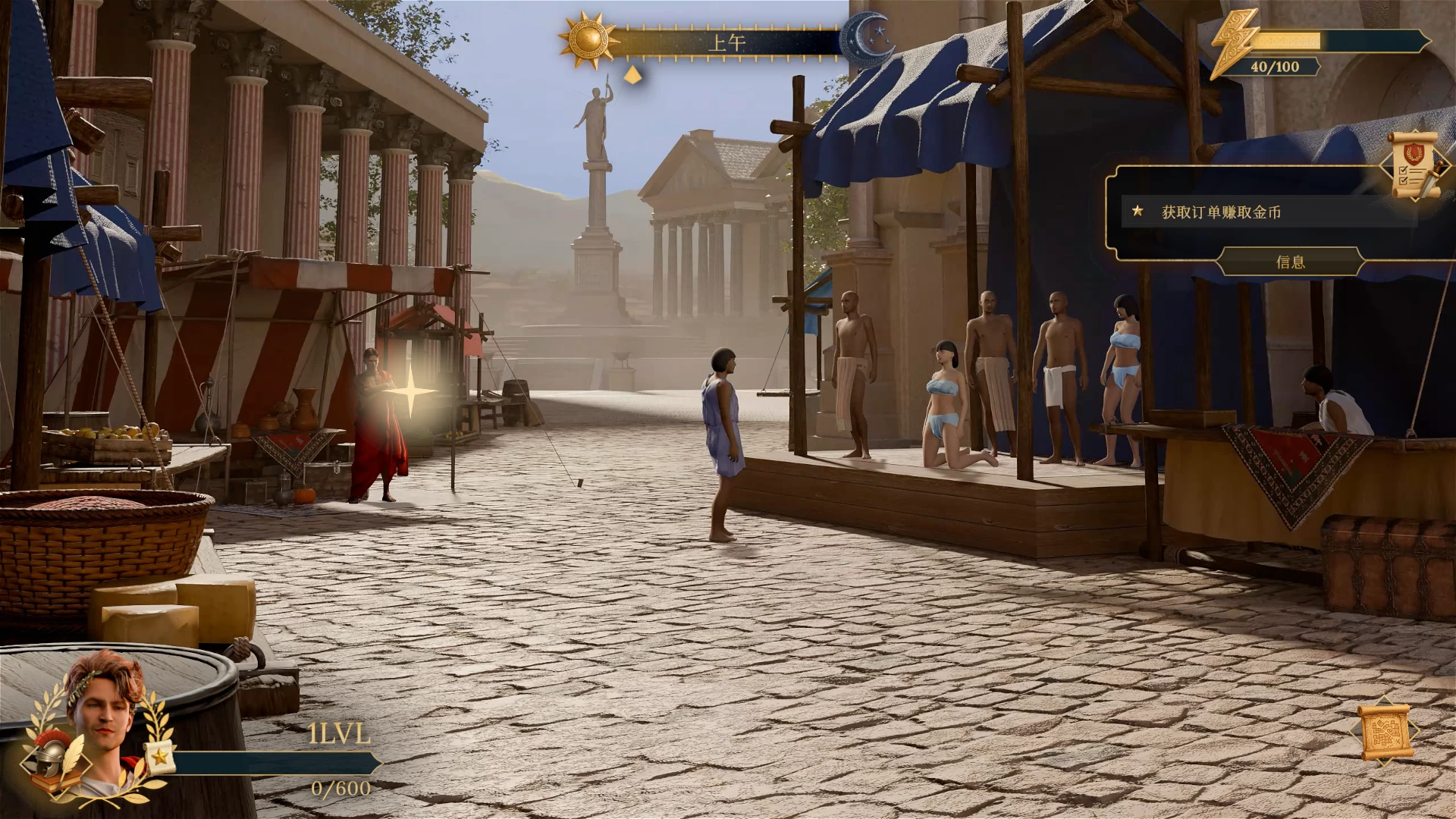Open the map scroll icon
This screenshot has height=819, width=1456.
point(1385,733)
